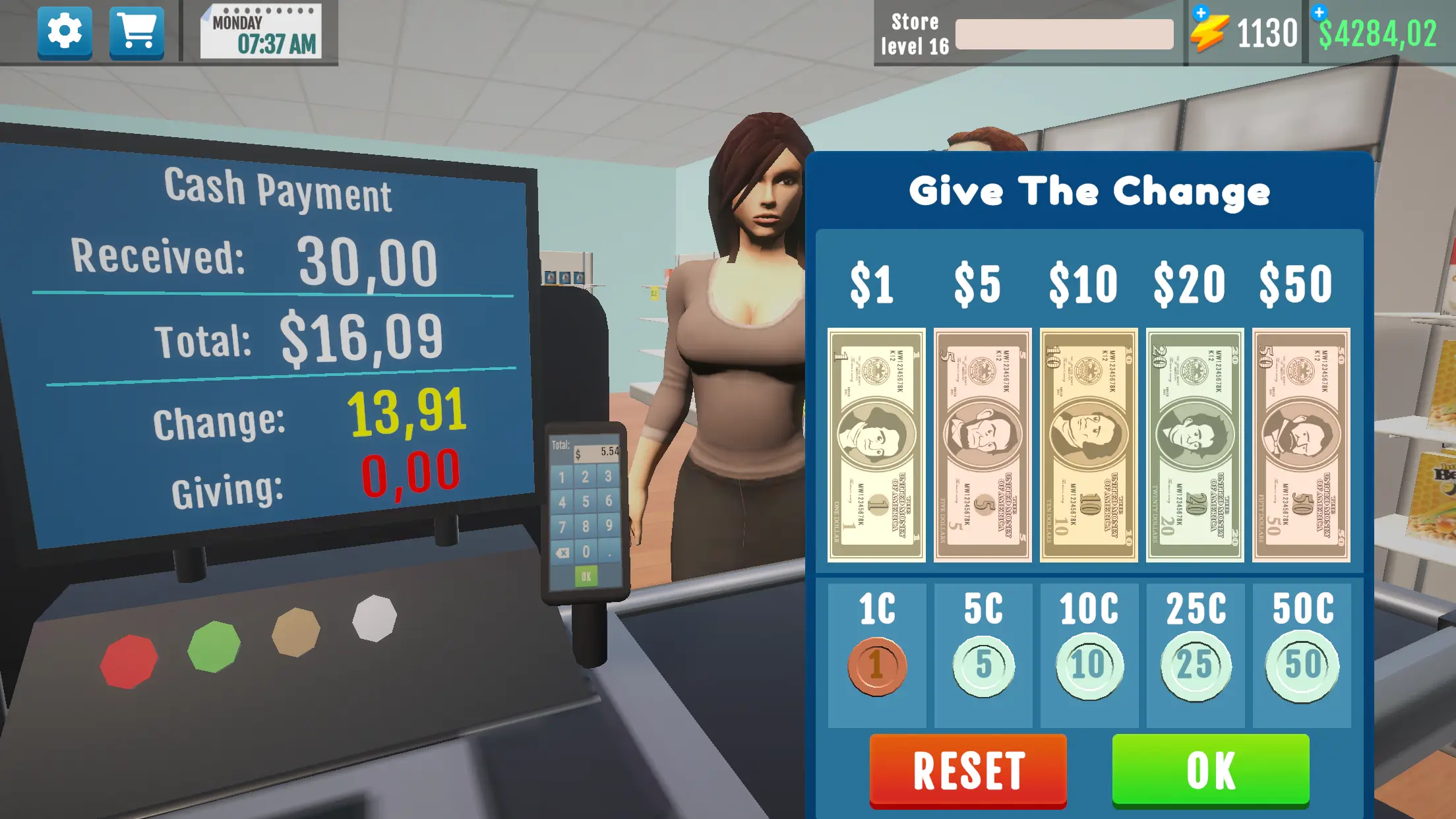
Task: Select the 10 cent coin
Action: 1088,666
